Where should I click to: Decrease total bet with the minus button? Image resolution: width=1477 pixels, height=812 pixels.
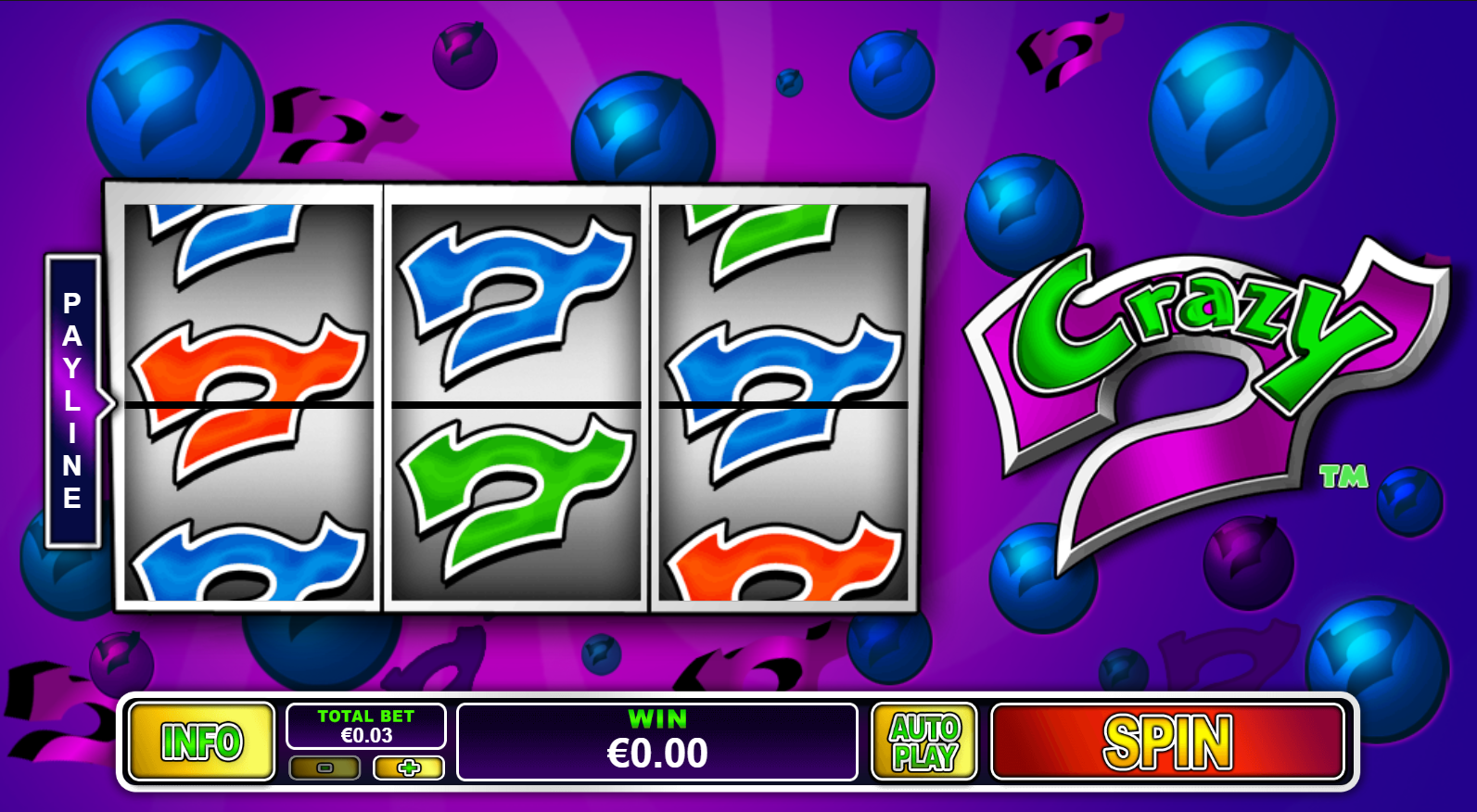[x=325, y=768]
